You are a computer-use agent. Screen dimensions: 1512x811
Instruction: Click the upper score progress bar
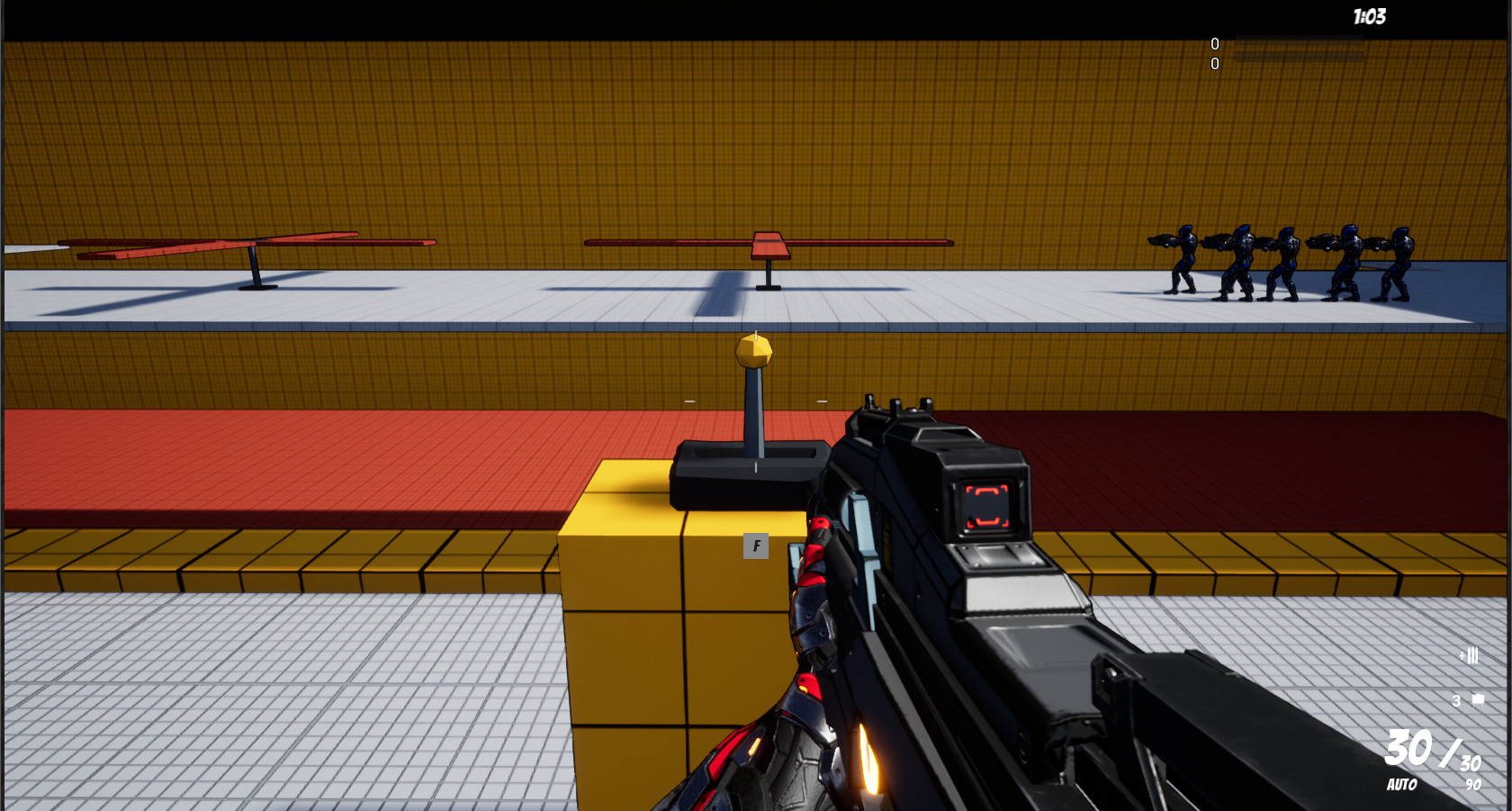(x=1299, y=40)
